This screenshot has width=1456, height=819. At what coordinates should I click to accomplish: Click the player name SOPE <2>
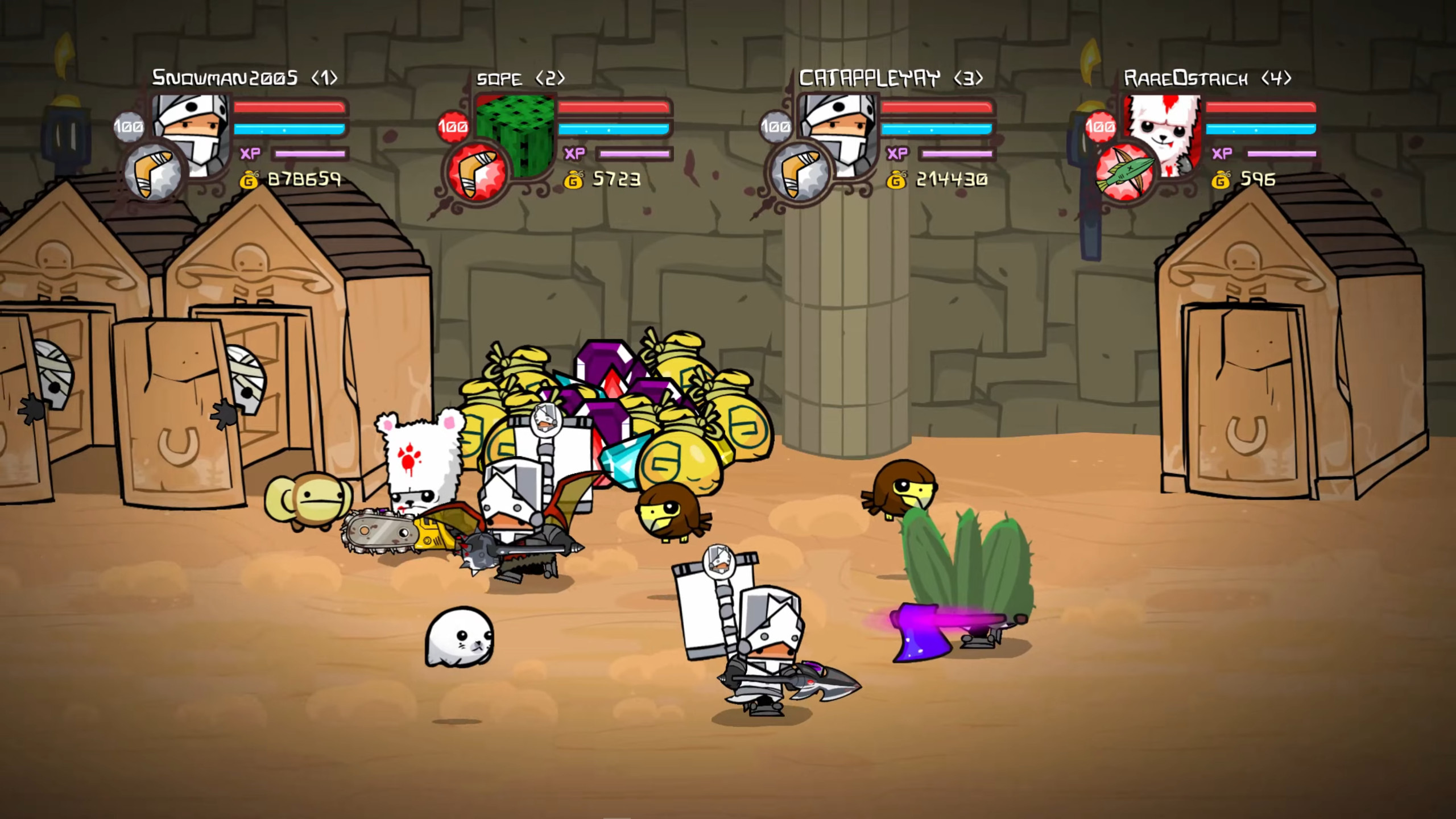pos(519,78)
